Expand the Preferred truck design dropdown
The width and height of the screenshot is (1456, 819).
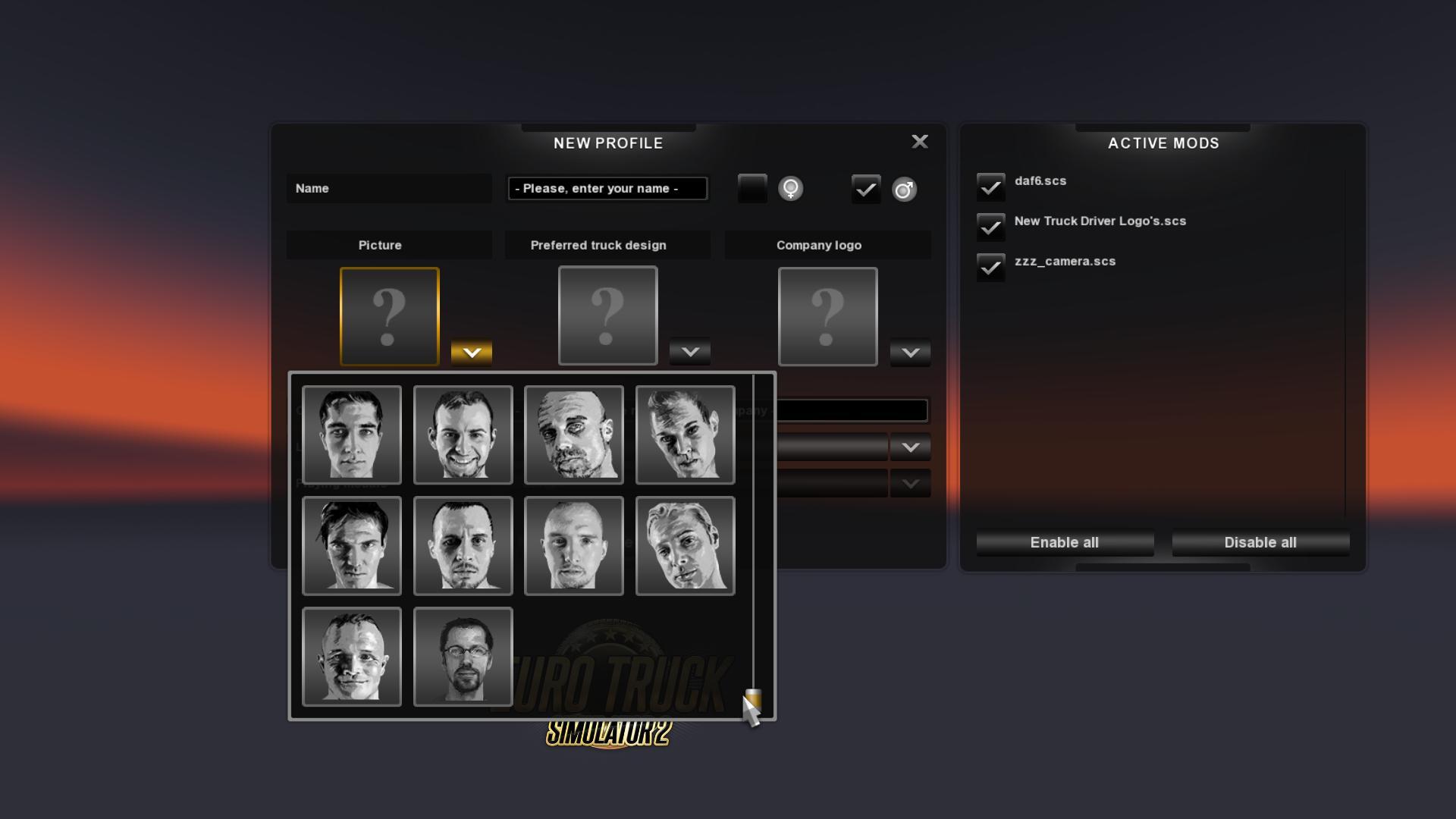click(689, 351)
